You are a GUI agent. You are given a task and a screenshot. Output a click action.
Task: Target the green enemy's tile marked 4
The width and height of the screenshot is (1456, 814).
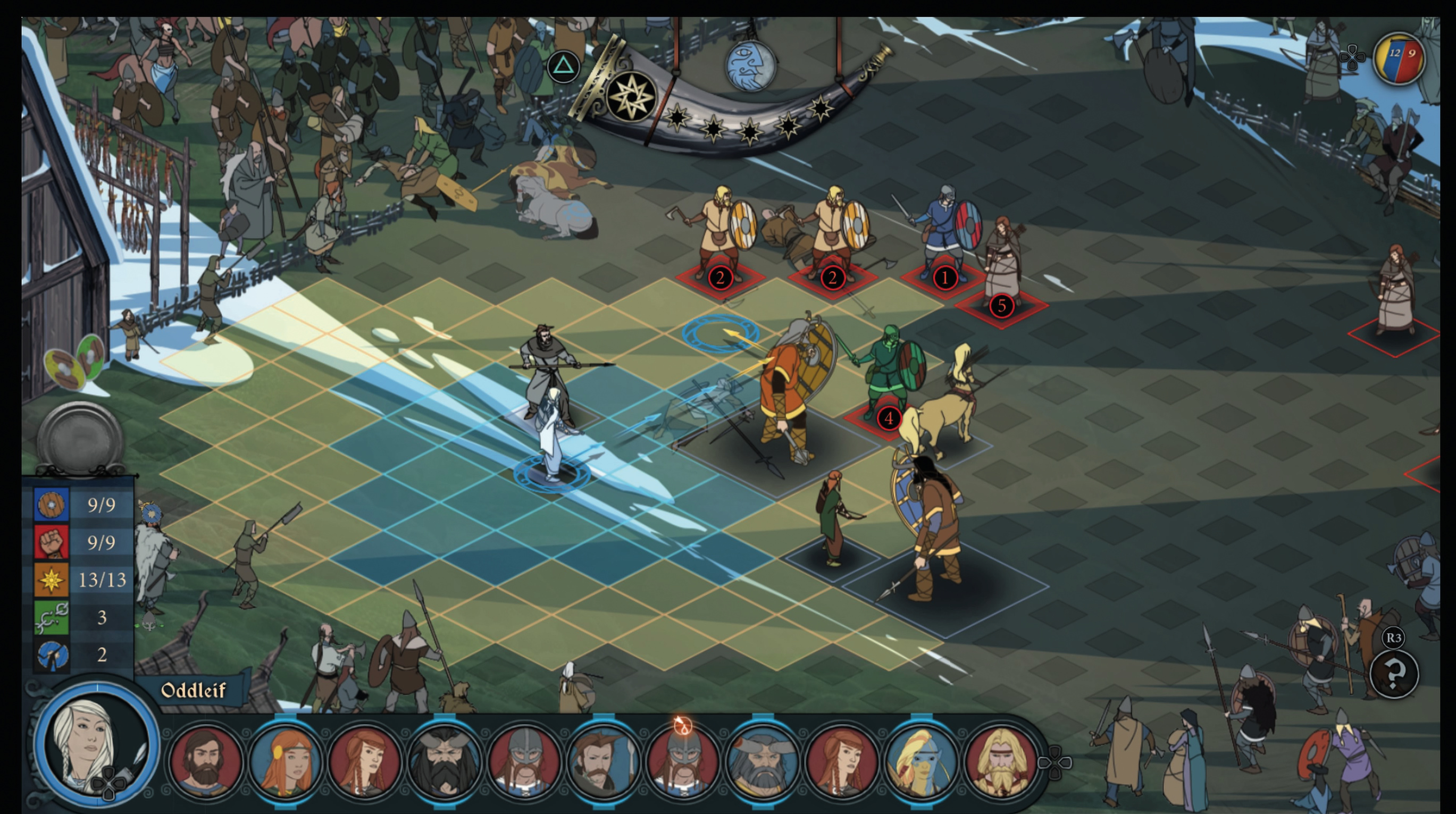pyautogui.click(x=888, y=418)
